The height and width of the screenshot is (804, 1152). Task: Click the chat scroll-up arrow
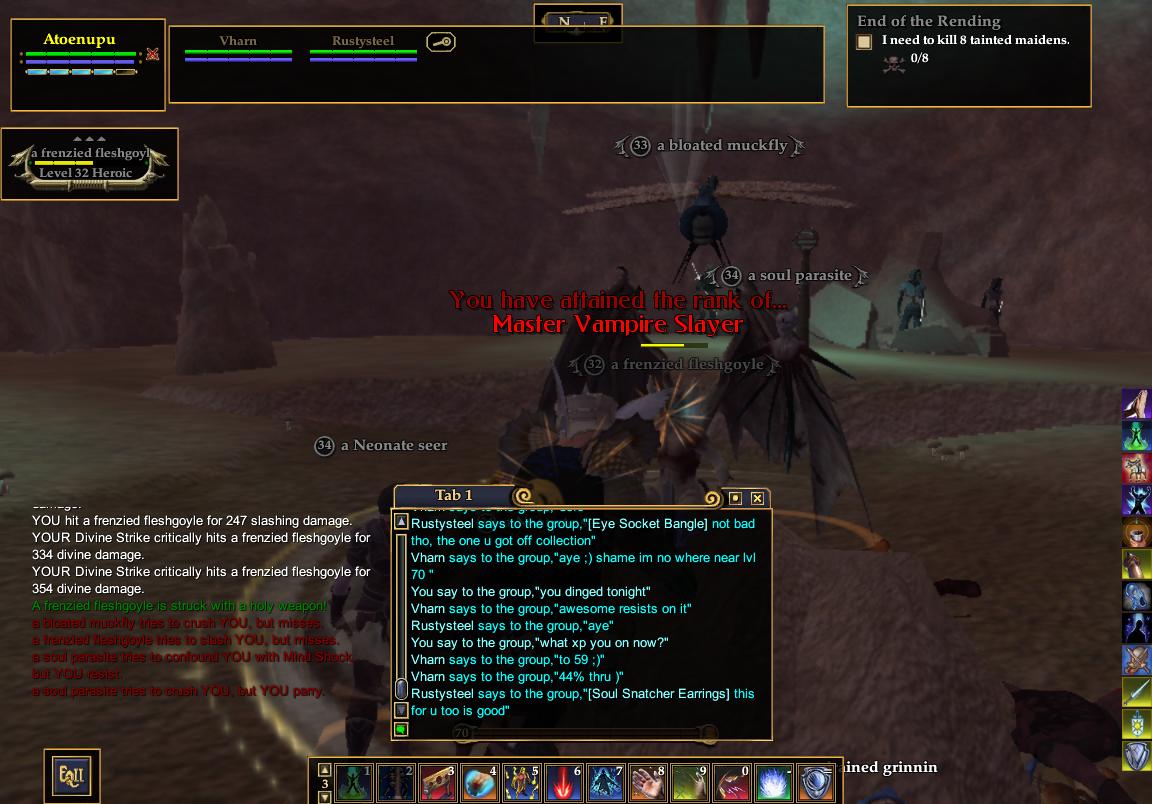click(401, 522)
